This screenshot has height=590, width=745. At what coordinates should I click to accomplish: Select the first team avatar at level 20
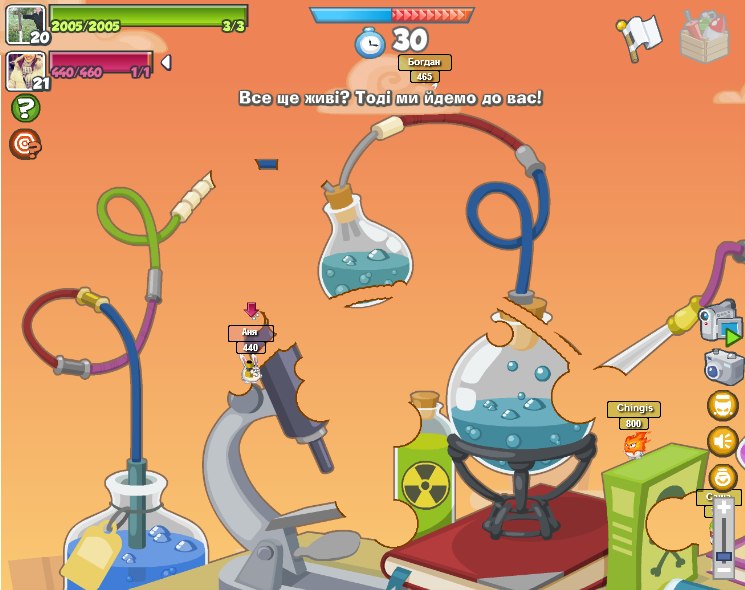click(25, 24)
